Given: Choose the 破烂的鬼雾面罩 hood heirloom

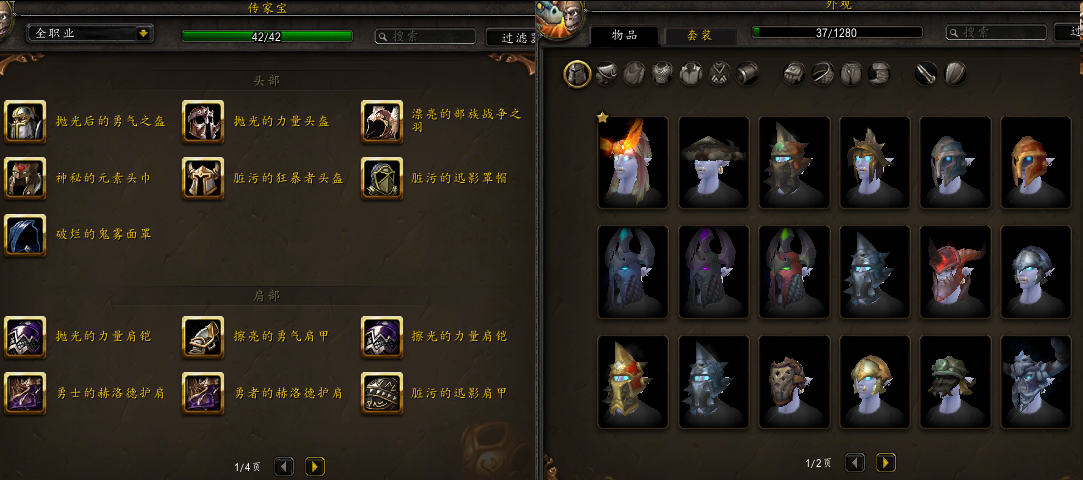Looking at the screenshot, I should (24, 235).
